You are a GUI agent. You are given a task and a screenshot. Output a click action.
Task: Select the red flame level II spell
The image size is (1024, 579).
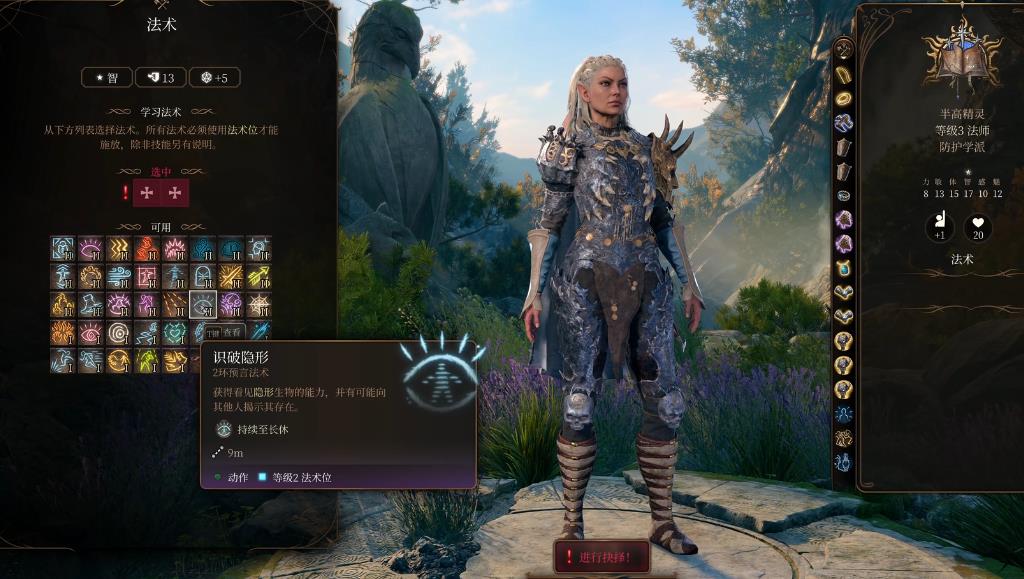click(x=147, y=248)
